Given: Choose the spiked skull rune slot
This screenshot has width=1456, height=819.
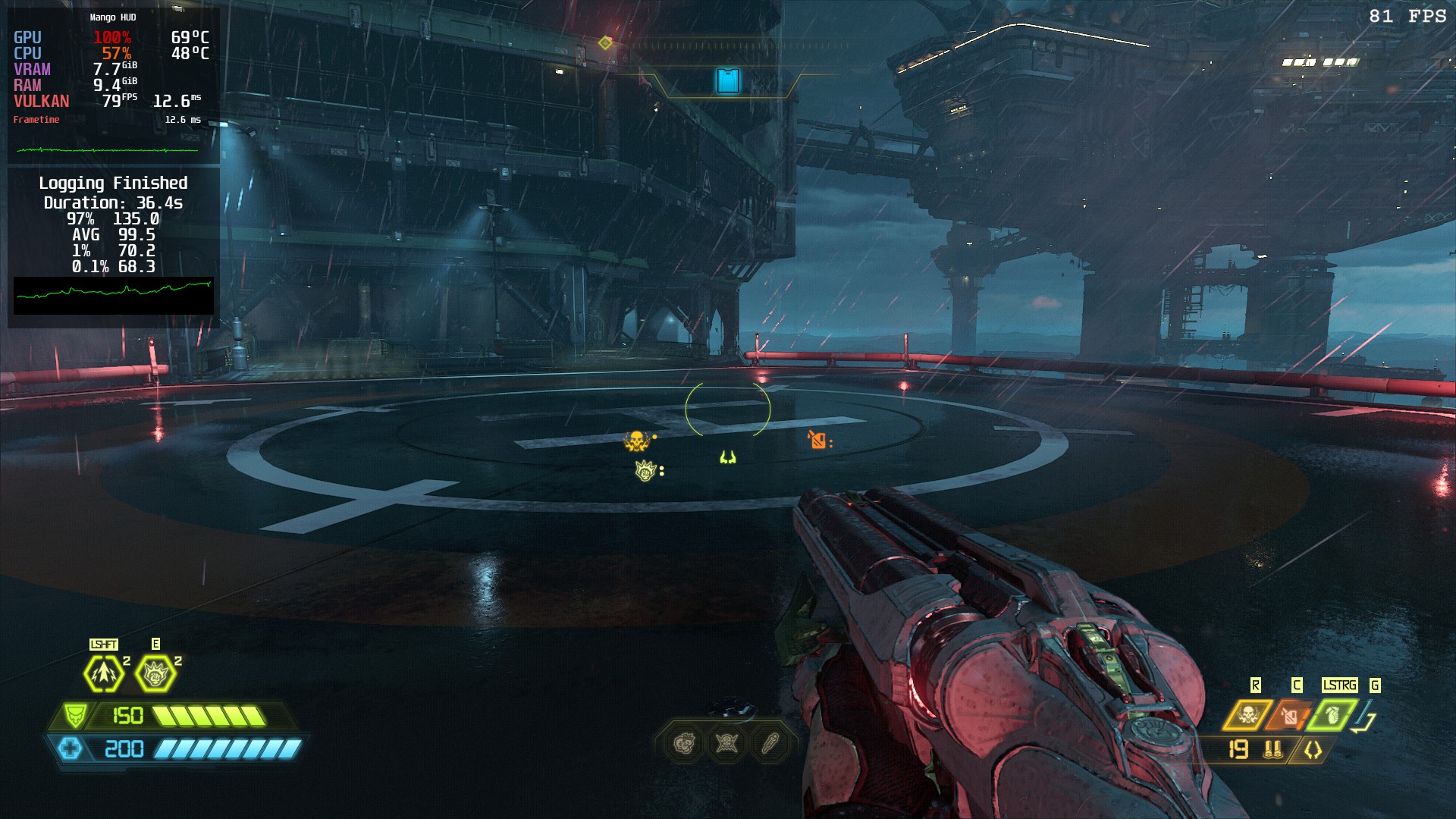Looking at the screenshot, I should coord(726,744).
